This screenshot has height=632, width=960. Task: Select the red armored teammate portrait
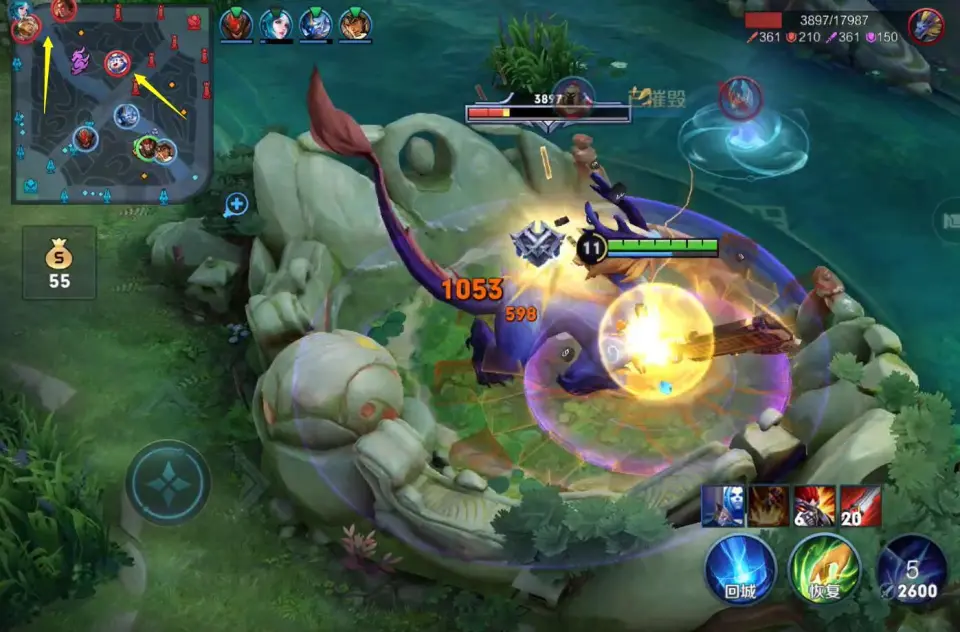pos(237,24)
